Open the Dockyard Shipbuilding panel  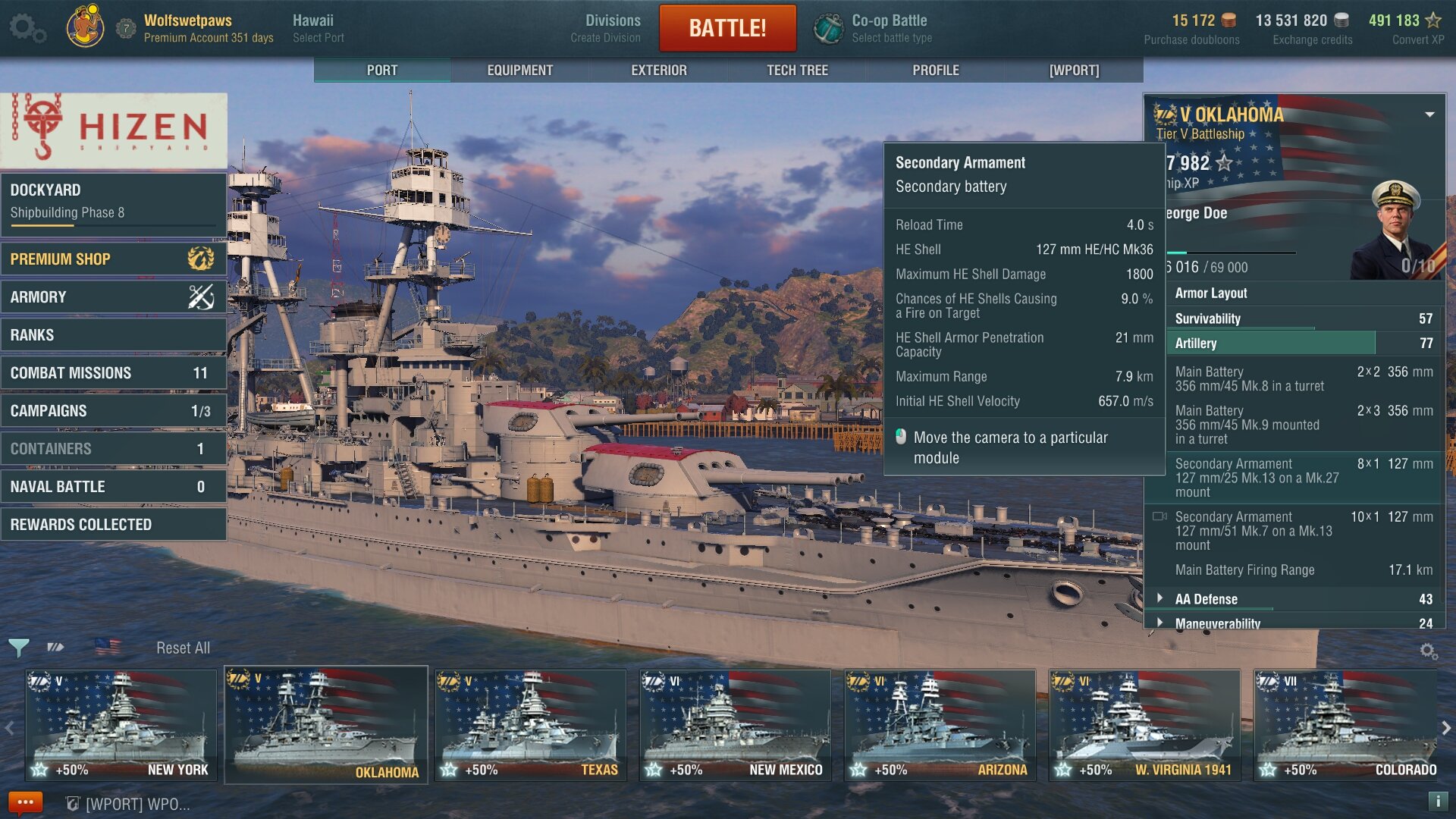pyautogui.click(x=114, y=201)
